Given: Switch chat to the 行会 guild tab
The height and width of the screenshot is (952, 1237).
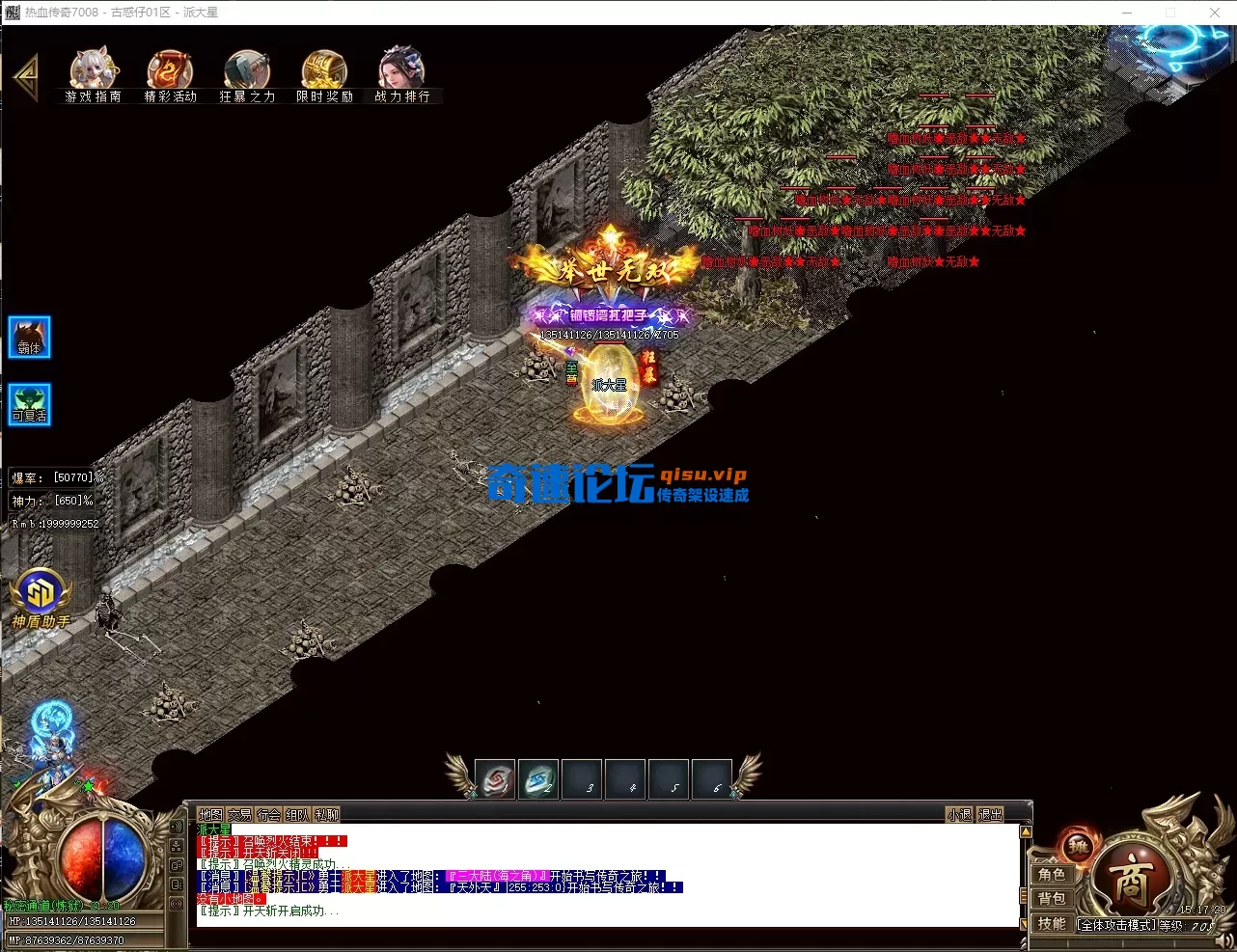Looking at the screenshot, I should click(x=268, y=815).
